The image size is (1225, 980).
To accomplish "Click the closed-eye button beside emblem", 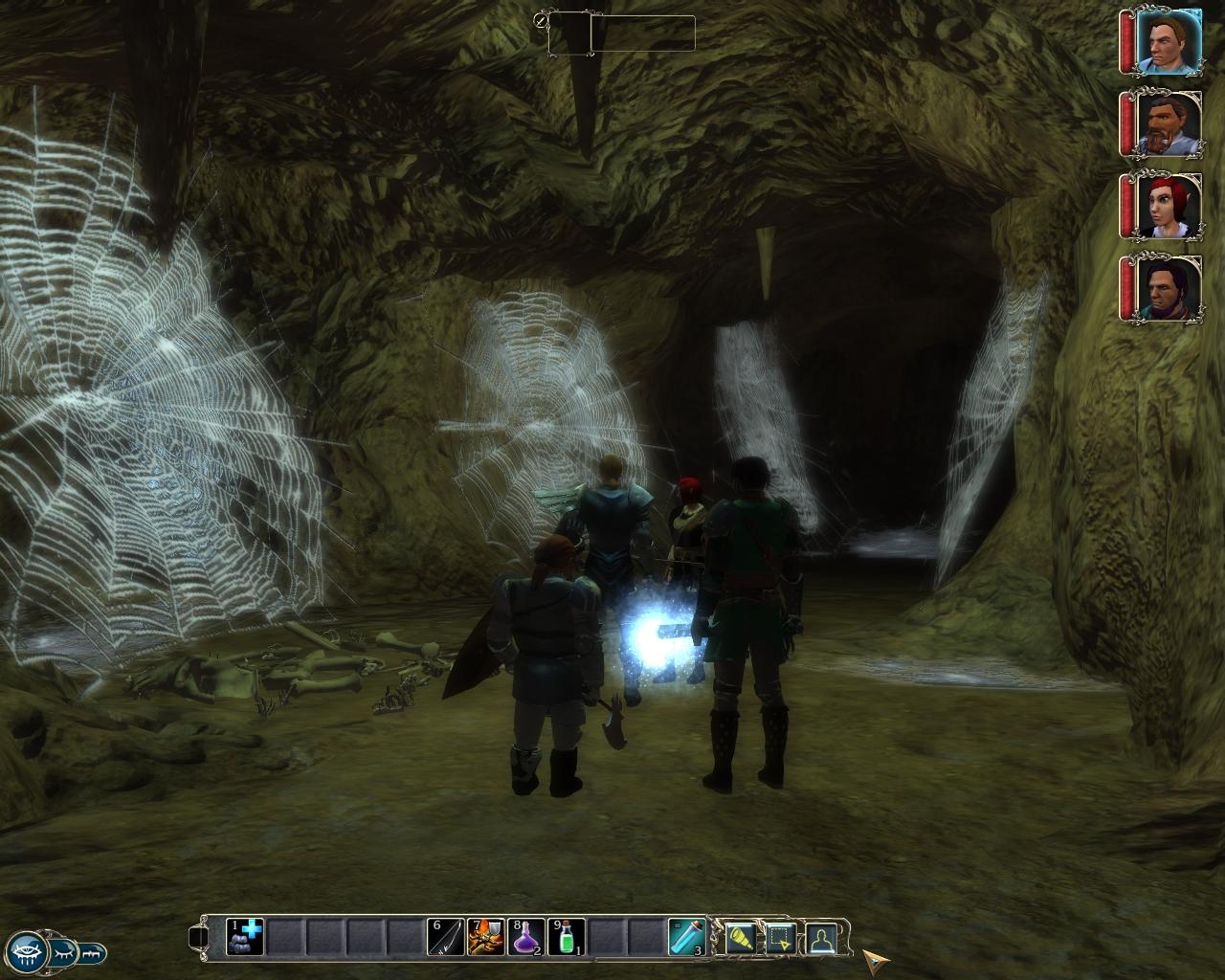I will (63, 953).
